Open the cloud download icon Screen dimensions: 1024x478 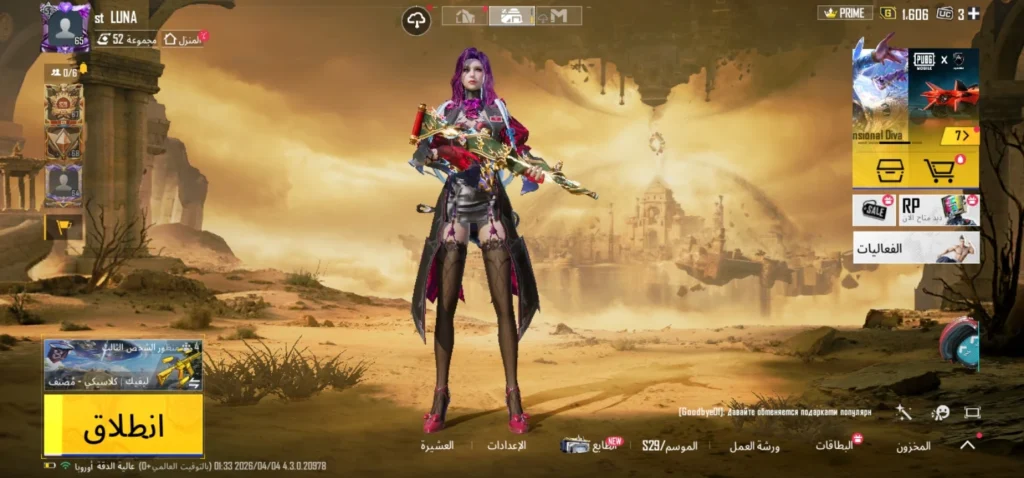click(416, 20)
